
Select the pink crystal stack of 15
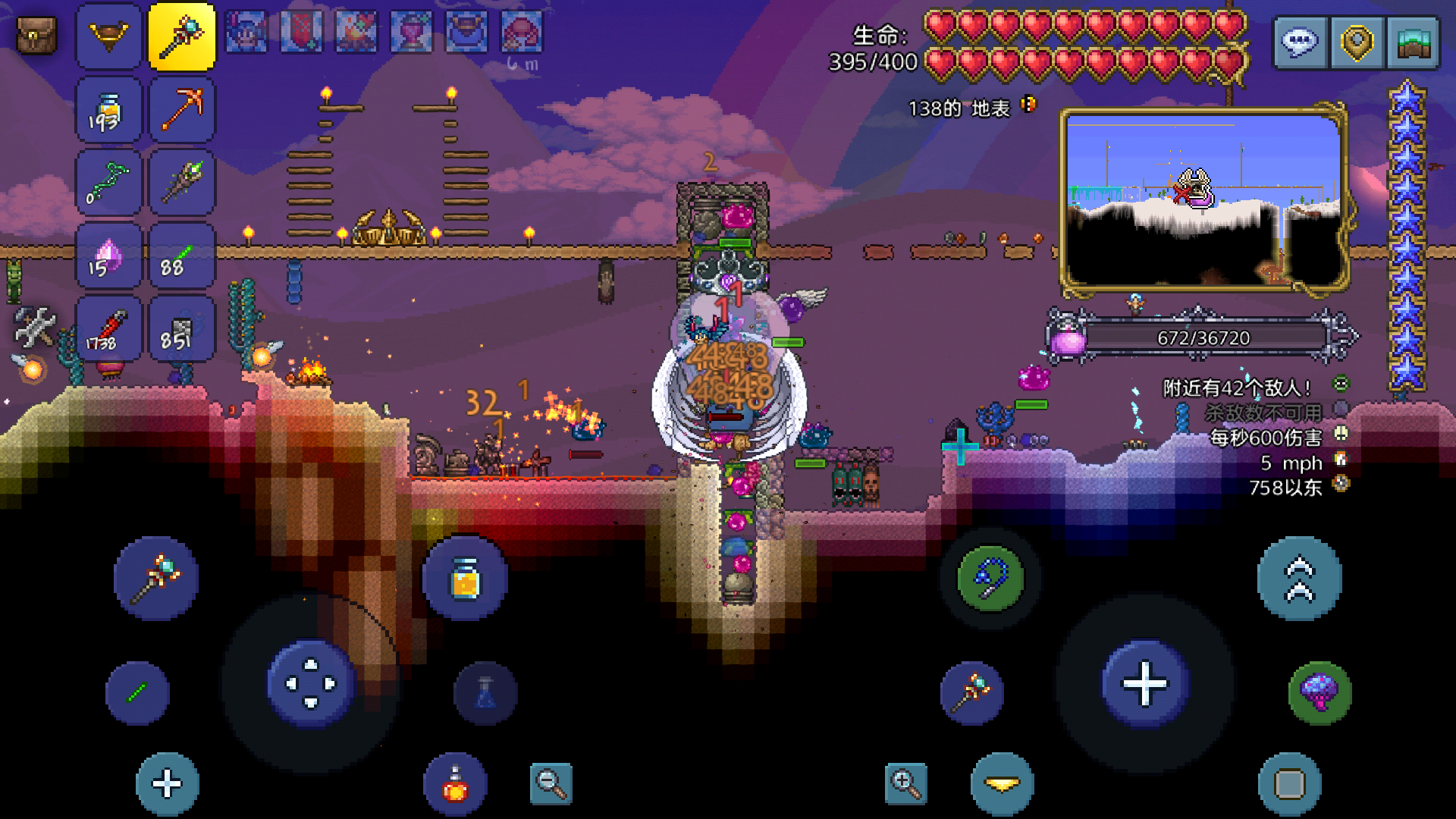click(x=108, y=257)
